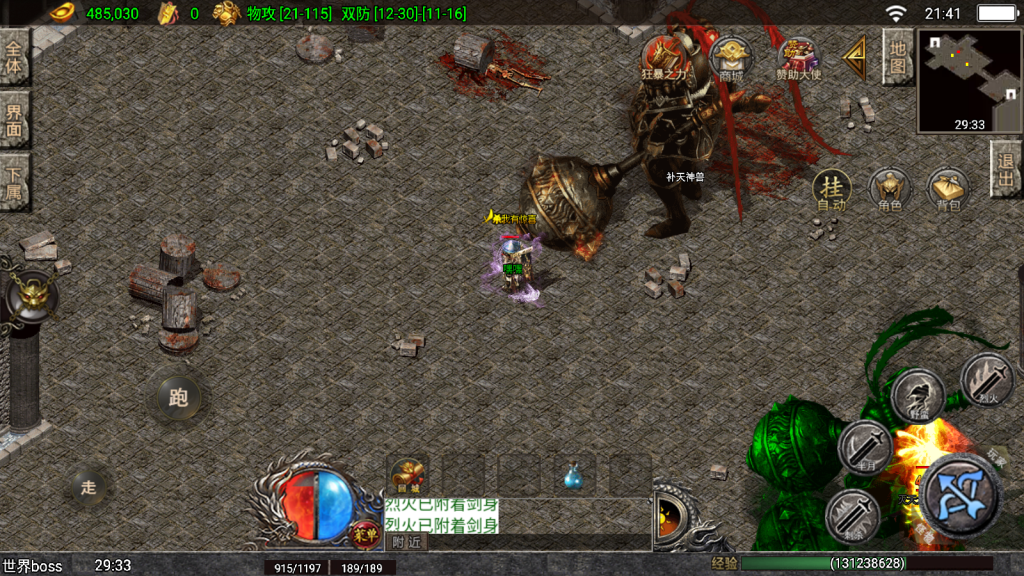Select the 下属 subordinates tab
This screenshot has height=576, width=1024.
(x=14, y=182)
